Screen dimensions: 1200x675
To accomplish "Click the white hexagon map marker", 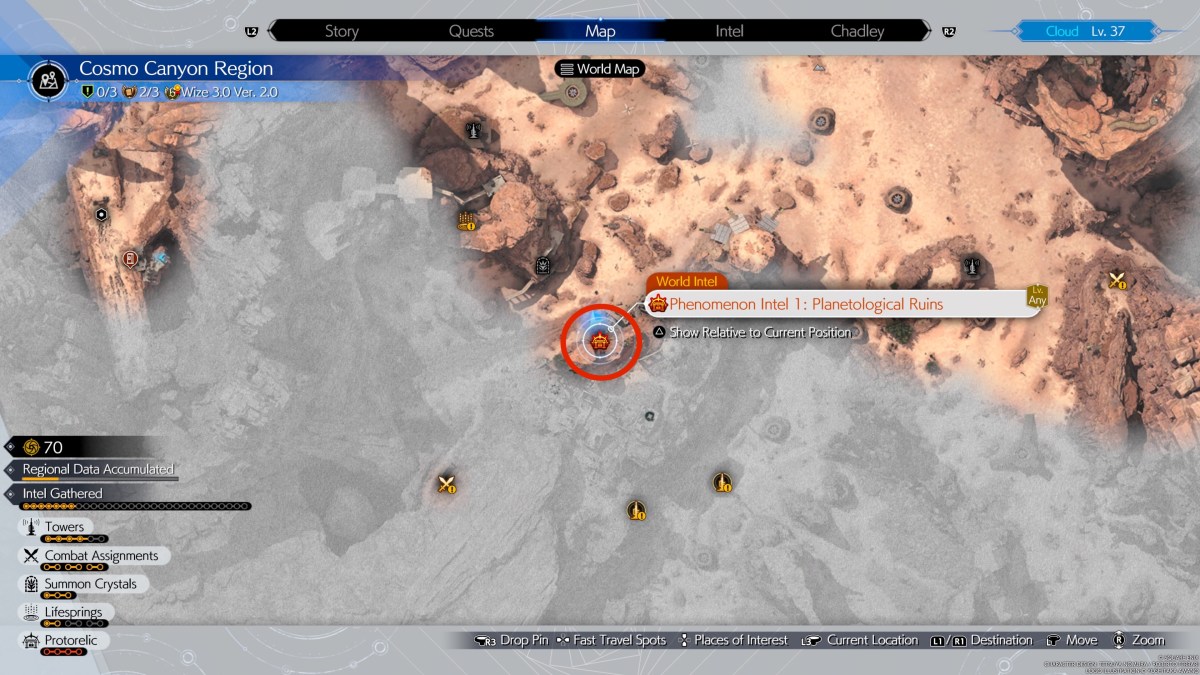I will pos(101,215).
